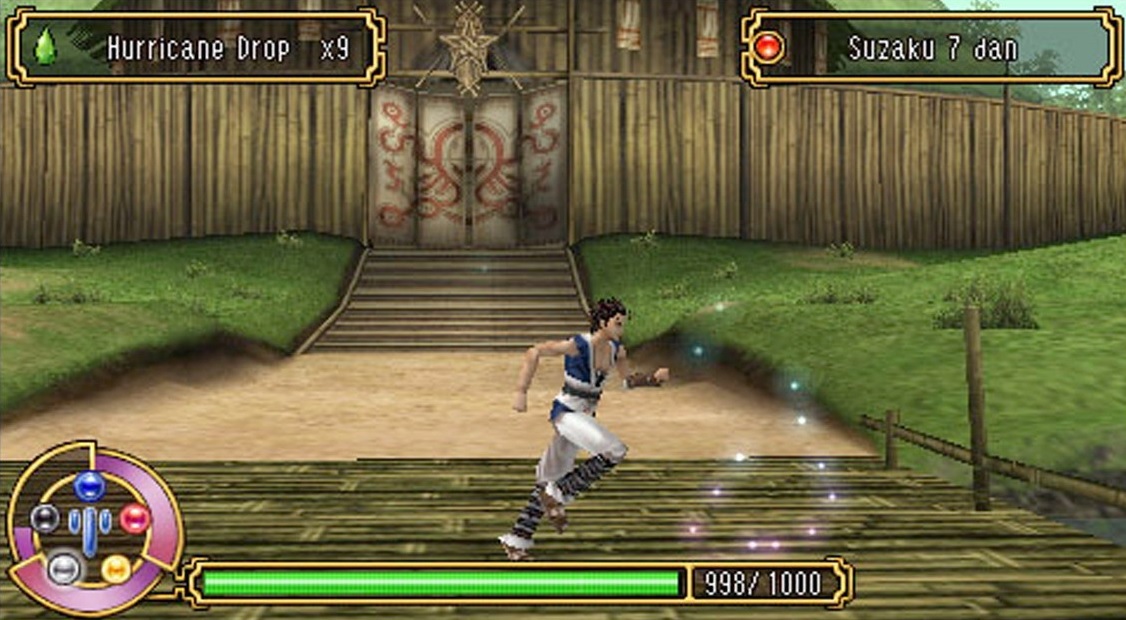Click the green Hurricane Drop leaf icon
Viewport: 1126px width, 620px height.
(46, 47)
